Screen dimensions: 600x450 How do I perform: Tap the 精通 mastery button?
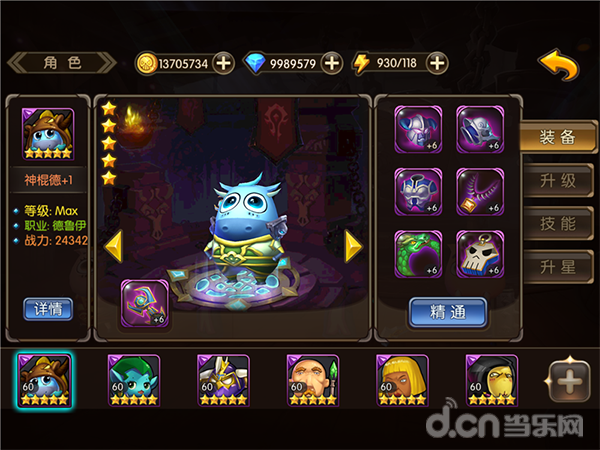447,312
